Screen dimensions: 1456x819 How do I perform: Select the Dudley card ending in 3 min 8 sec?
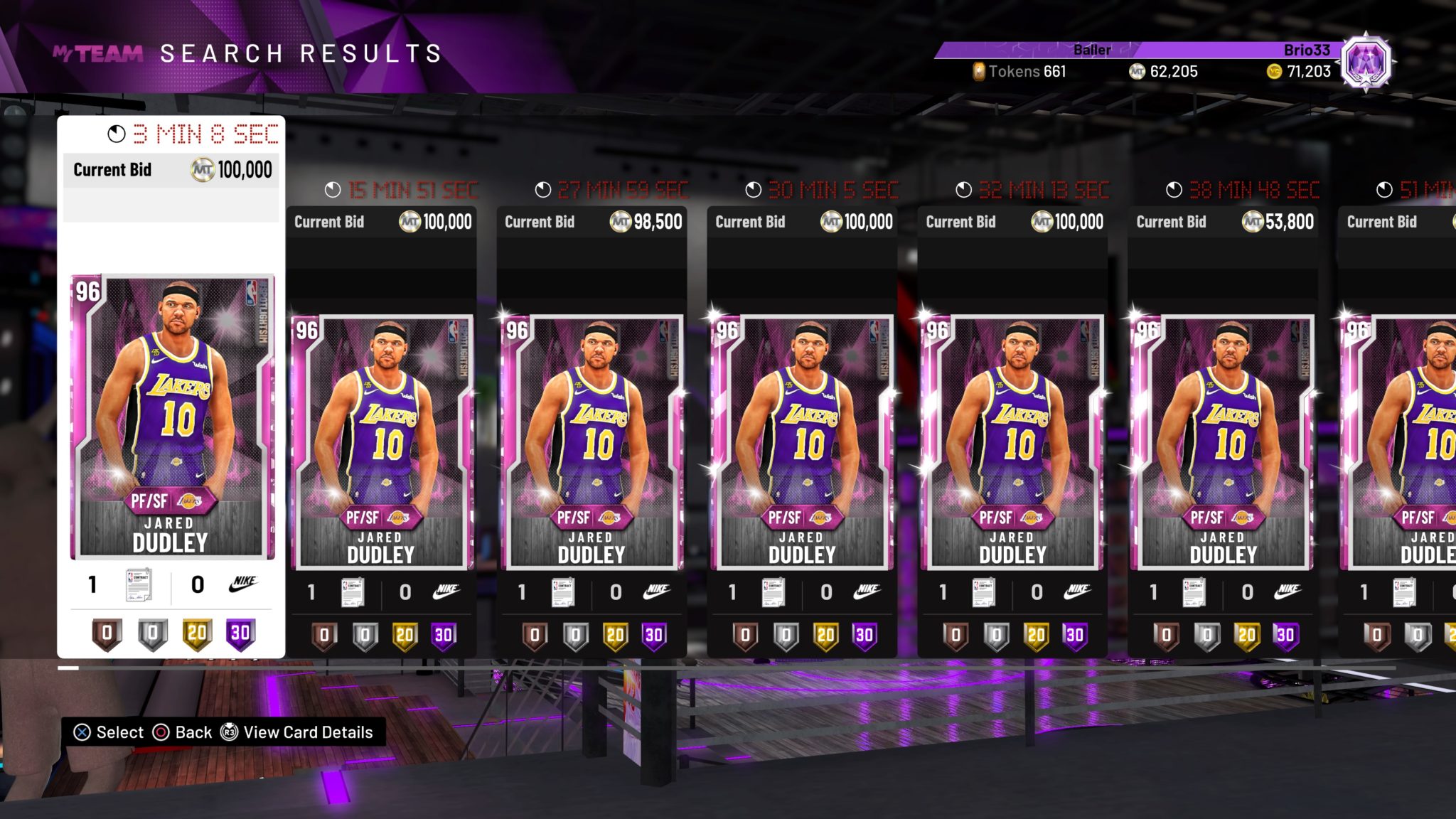[172, 416]
